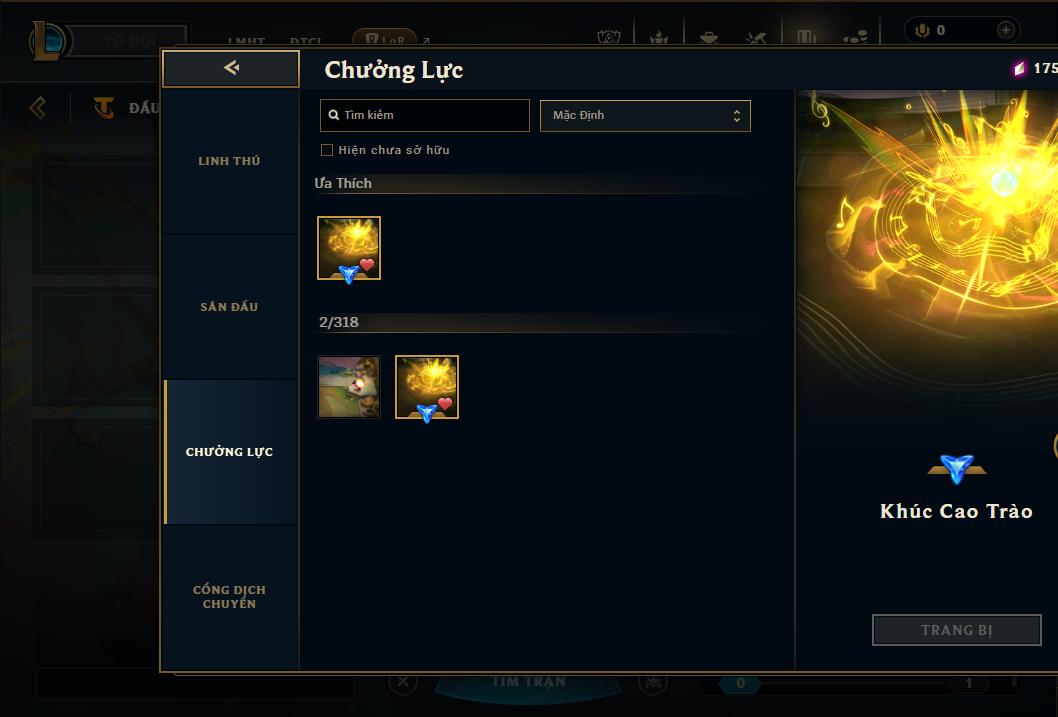Switch to the Linh Thú tab
The image size is (1058, 717).
click(229, 161)
